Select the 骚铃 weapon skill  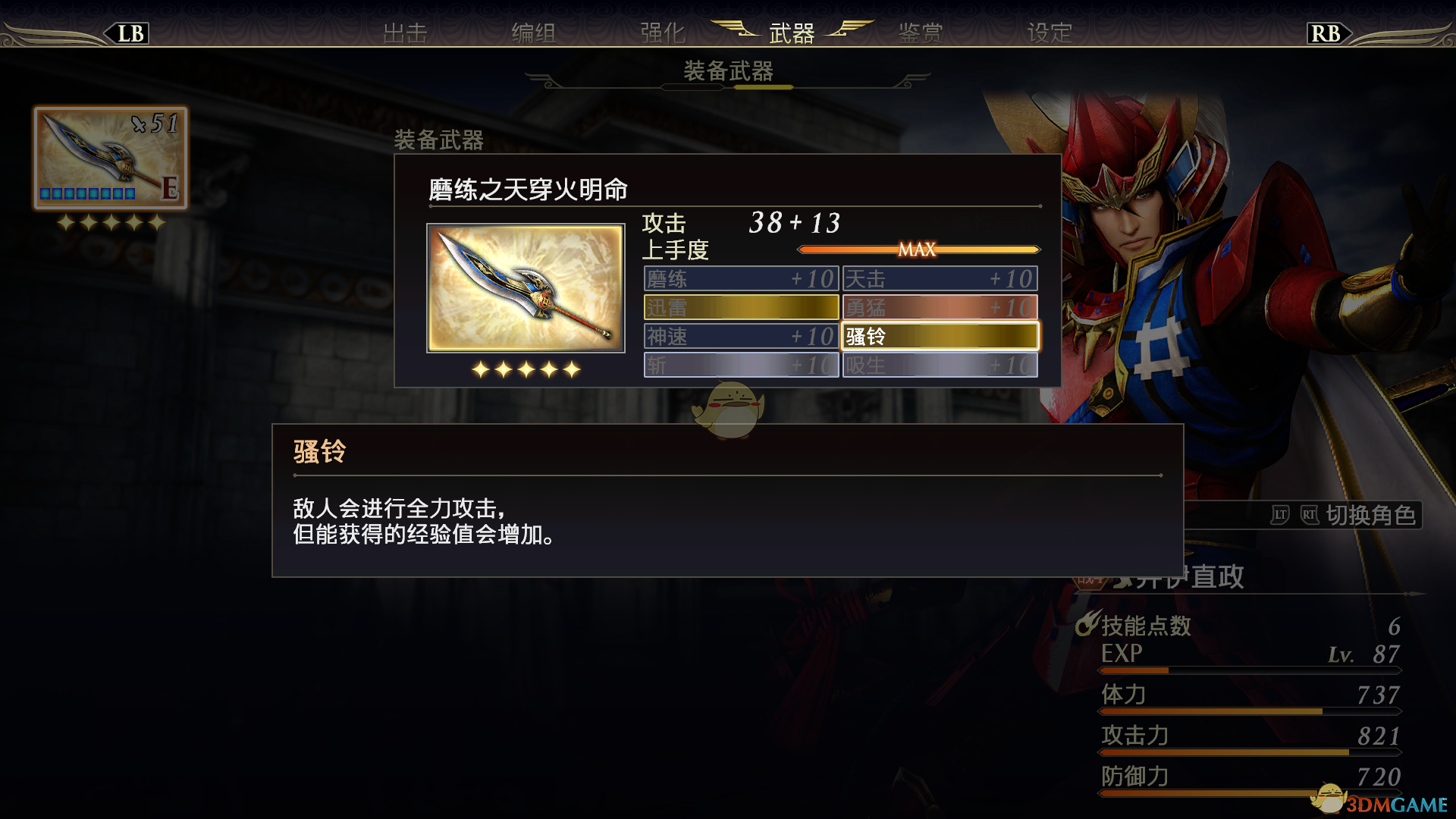[940, 336]
